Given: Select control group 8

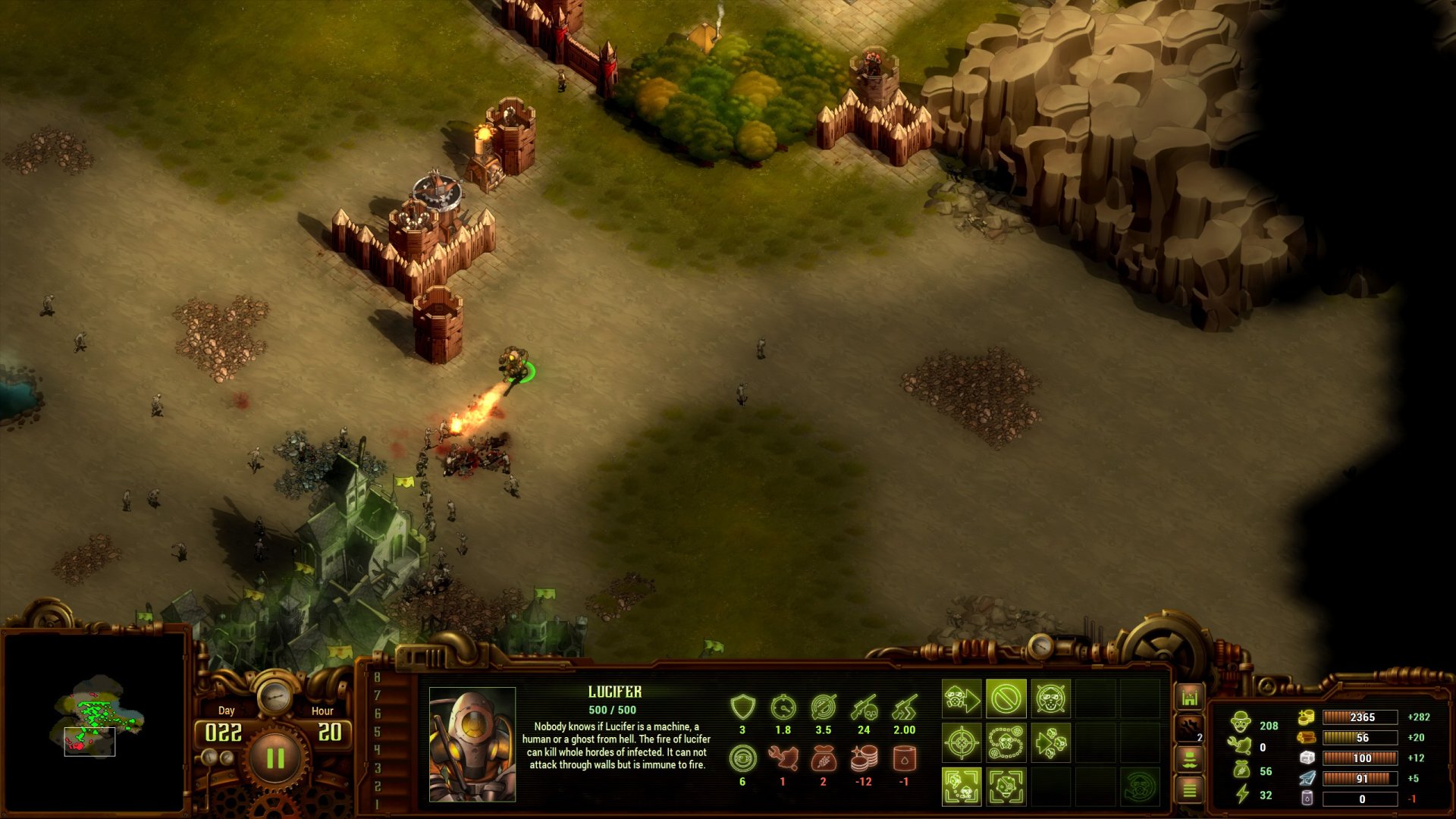Looking at the screenshot, I should 377,677.
